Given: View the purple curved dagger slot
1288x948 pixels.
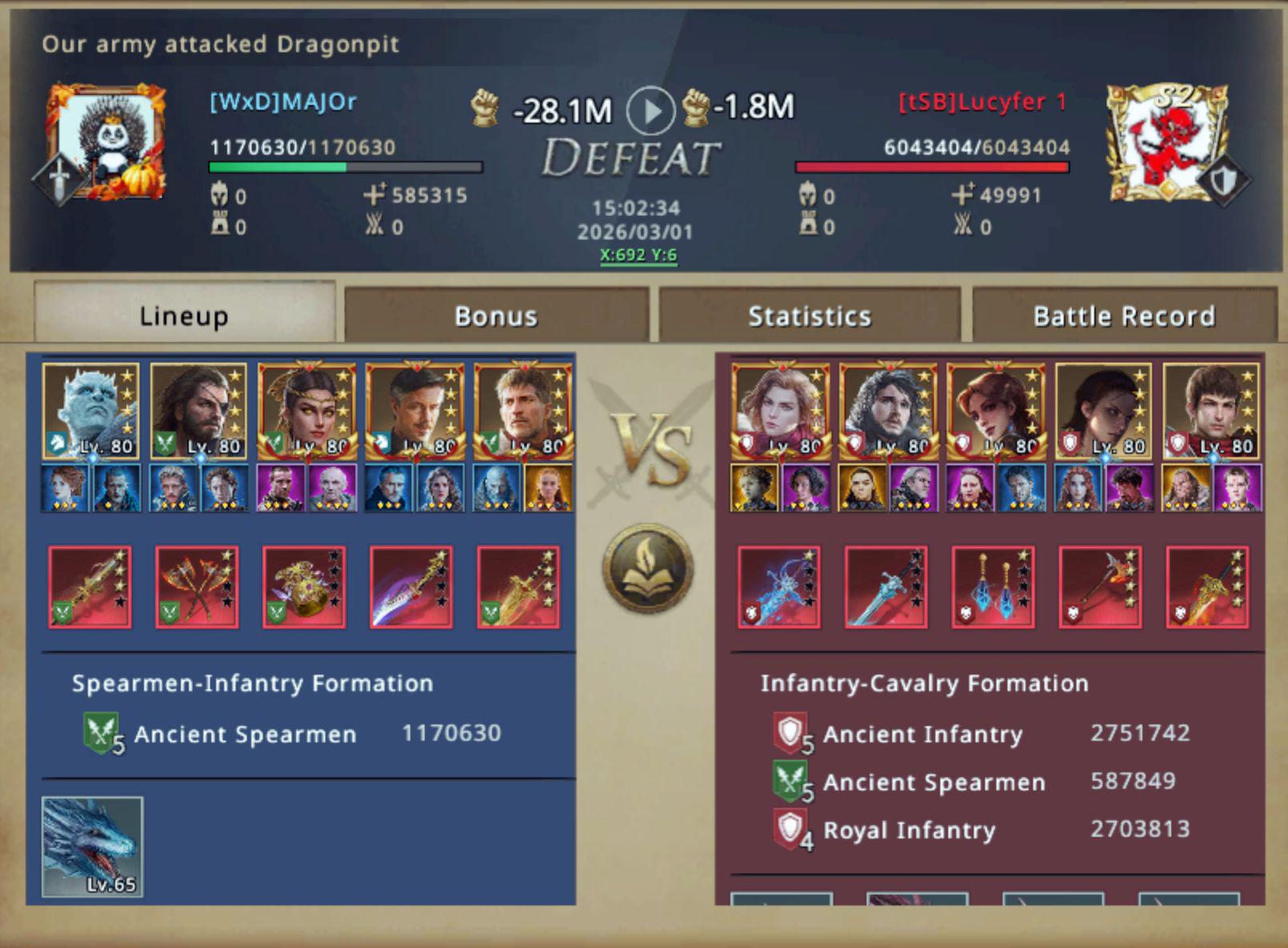Looking at the screenshot, I should point(412,587).
